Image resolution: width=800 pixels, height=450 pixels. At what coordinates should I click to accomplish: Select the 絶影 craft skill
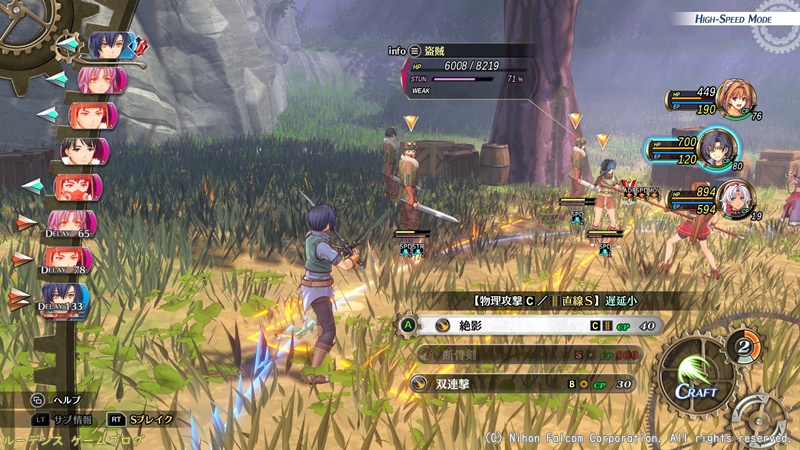pos(532,325)
